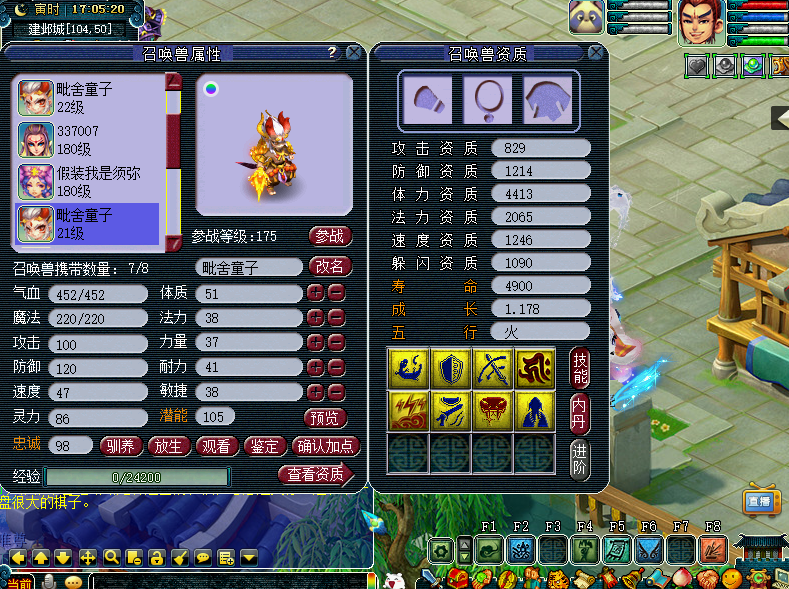
Task: Open help for the 召唤兽属性 panel
Action: coord(332,53)
